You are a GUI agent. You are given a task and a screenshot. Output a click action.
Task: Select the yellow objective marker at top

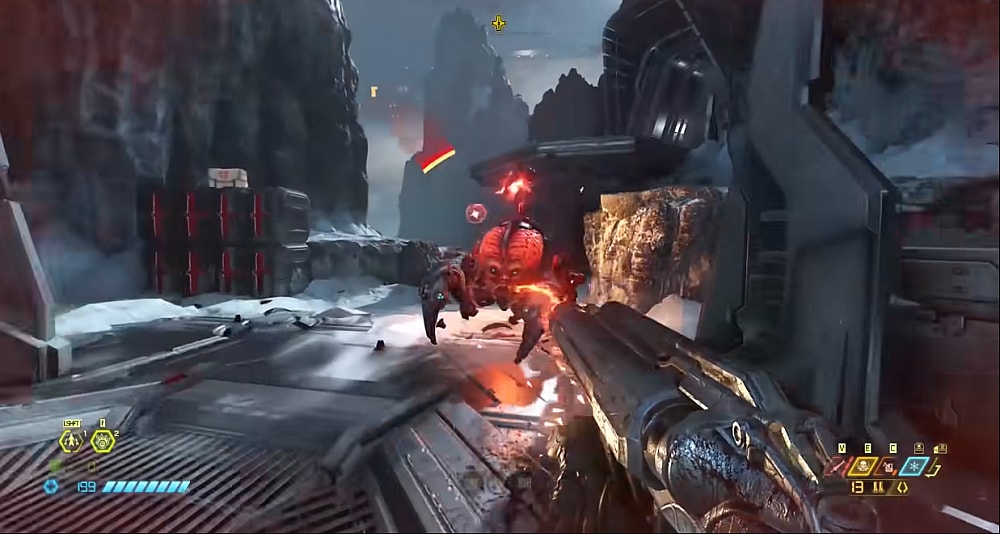click(x=498, y=22)
